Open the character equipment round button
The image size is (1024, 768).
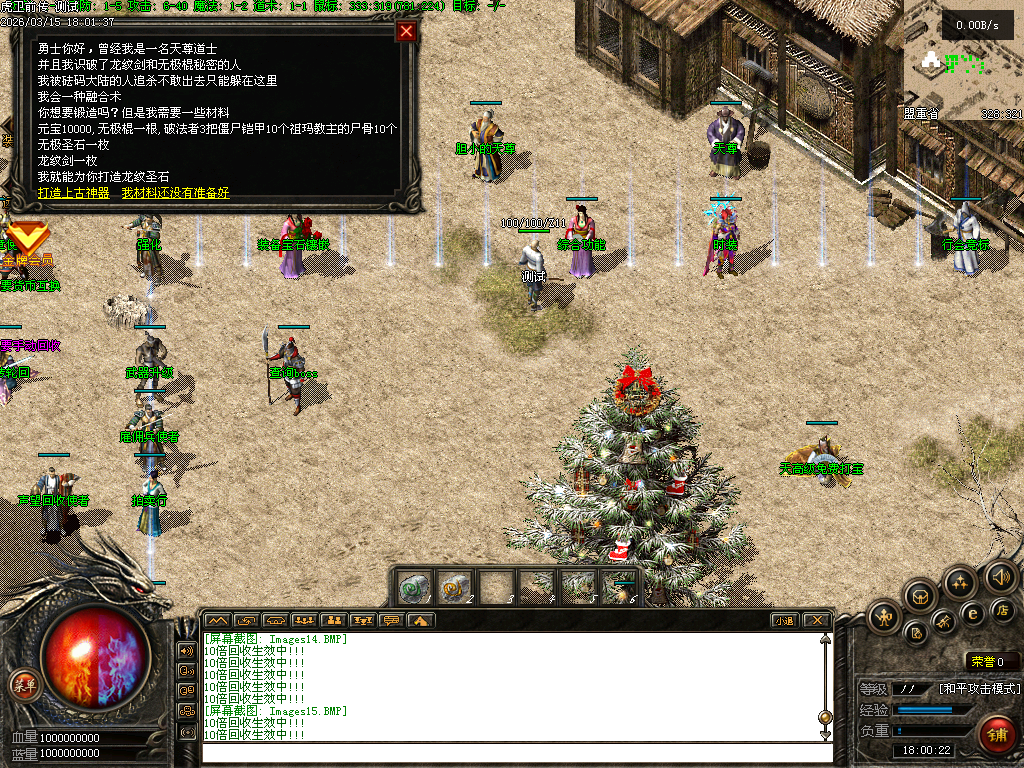[884, 617]
